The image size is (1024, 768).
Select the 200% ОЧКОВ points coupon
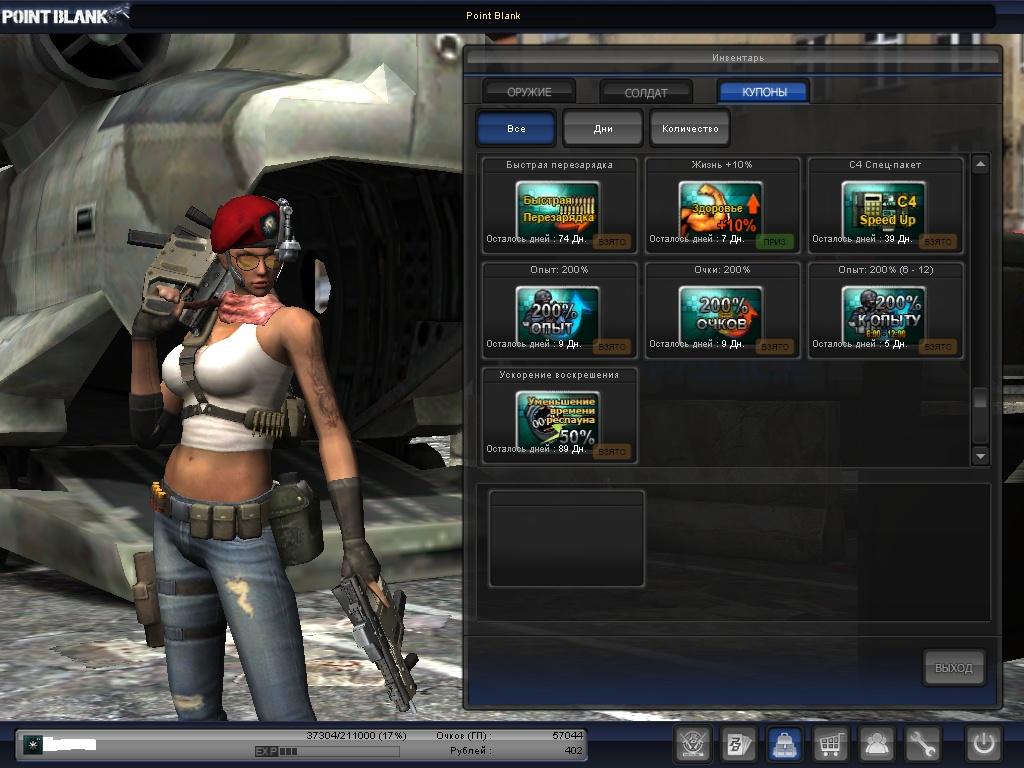tap(721, 313)
